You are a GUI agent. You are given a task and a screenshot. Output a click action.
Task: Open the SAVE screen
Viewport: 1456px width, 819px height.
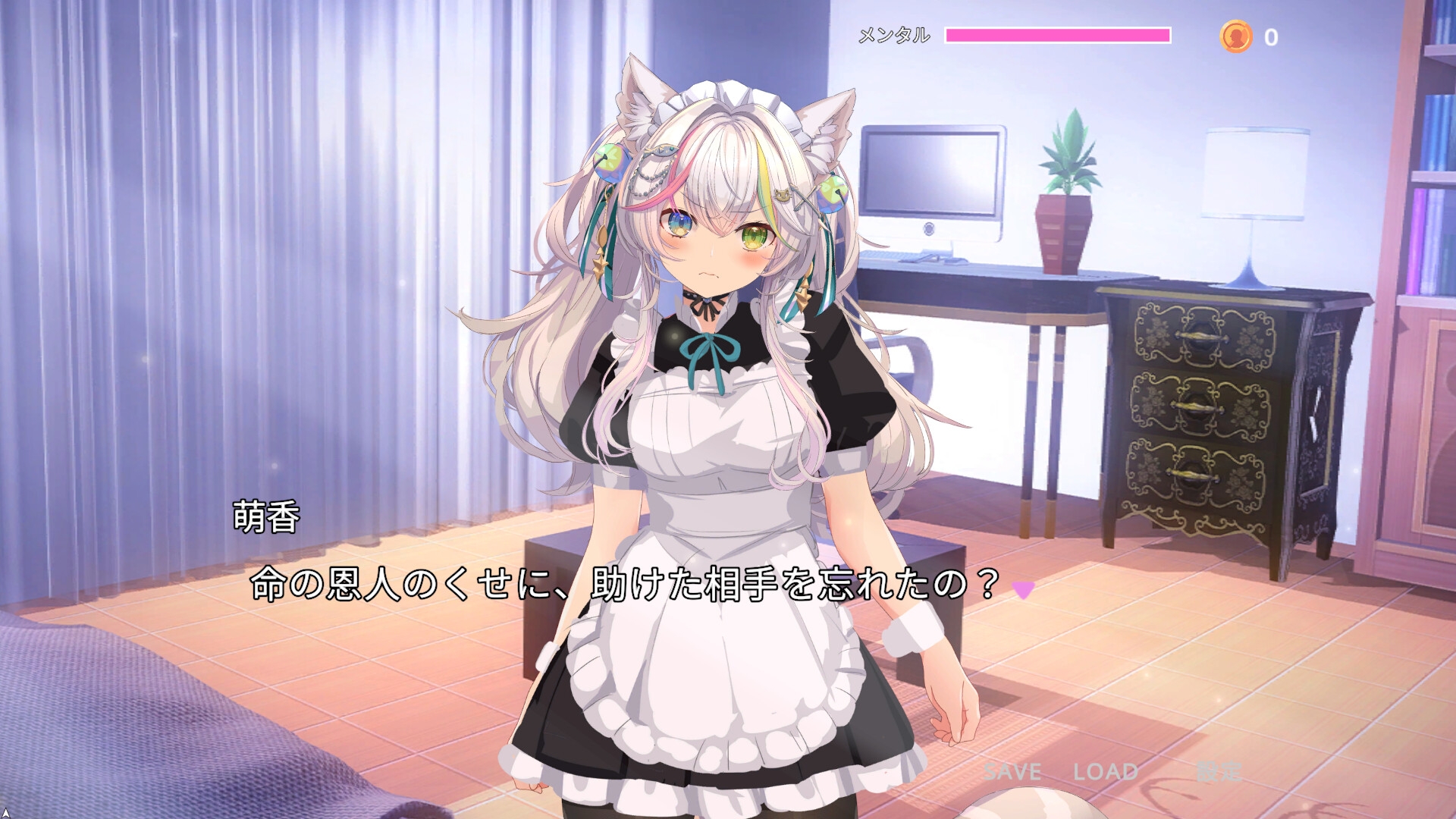(1011, 773)
